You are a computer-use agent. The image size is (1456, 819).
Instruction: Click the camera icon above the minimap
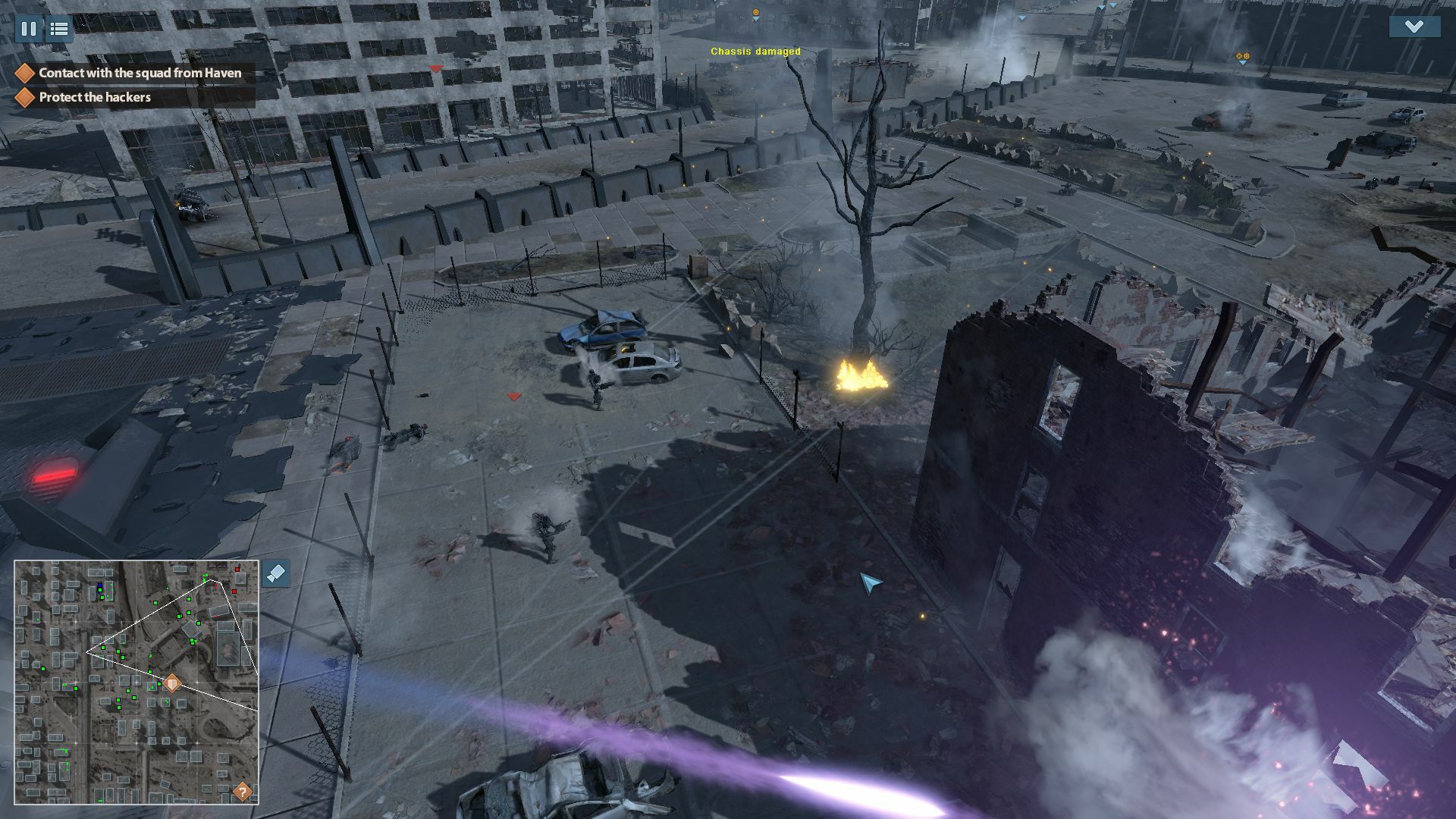[x=275, y=574]
